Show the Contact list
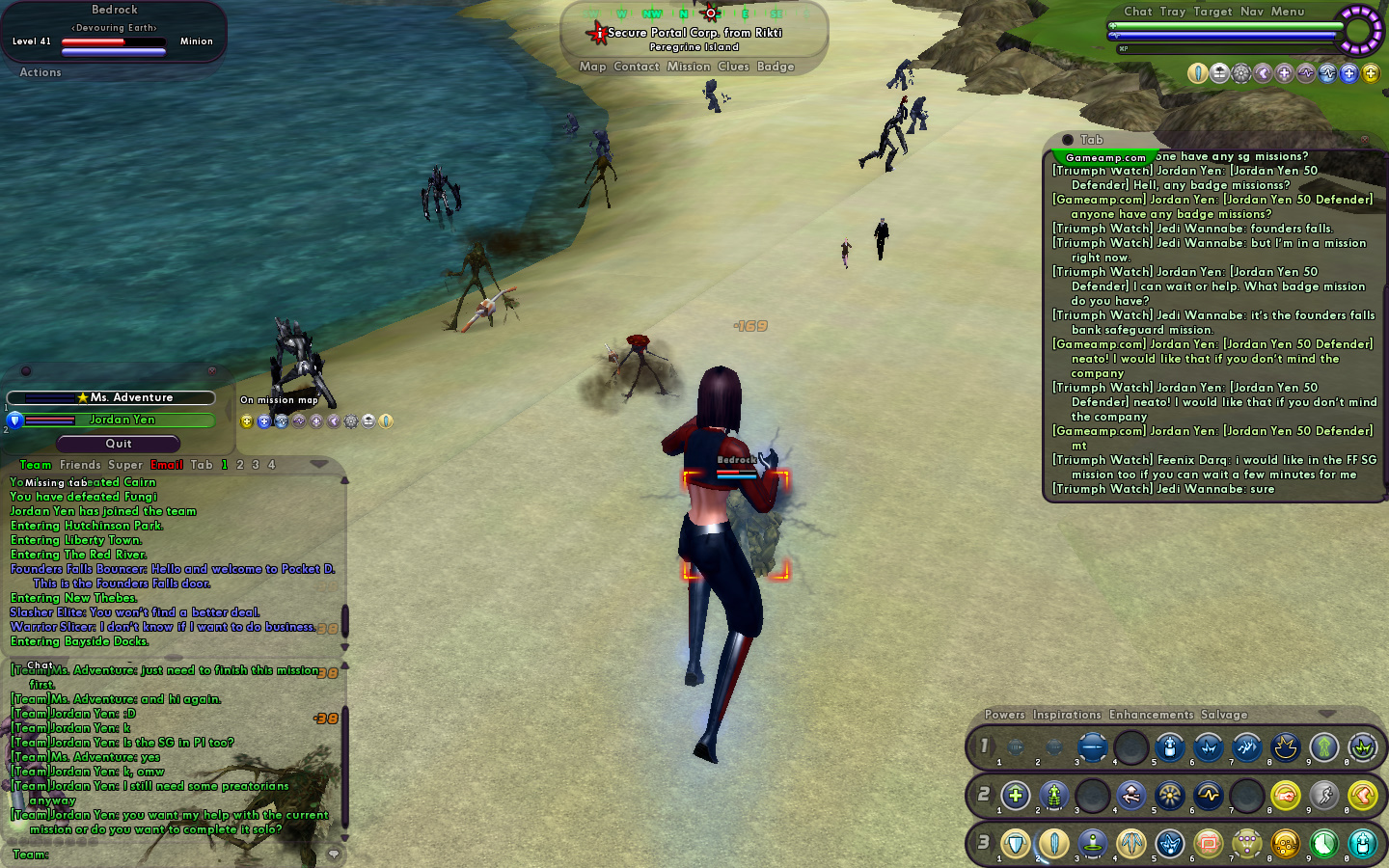1389x868 pixels. 637,67
